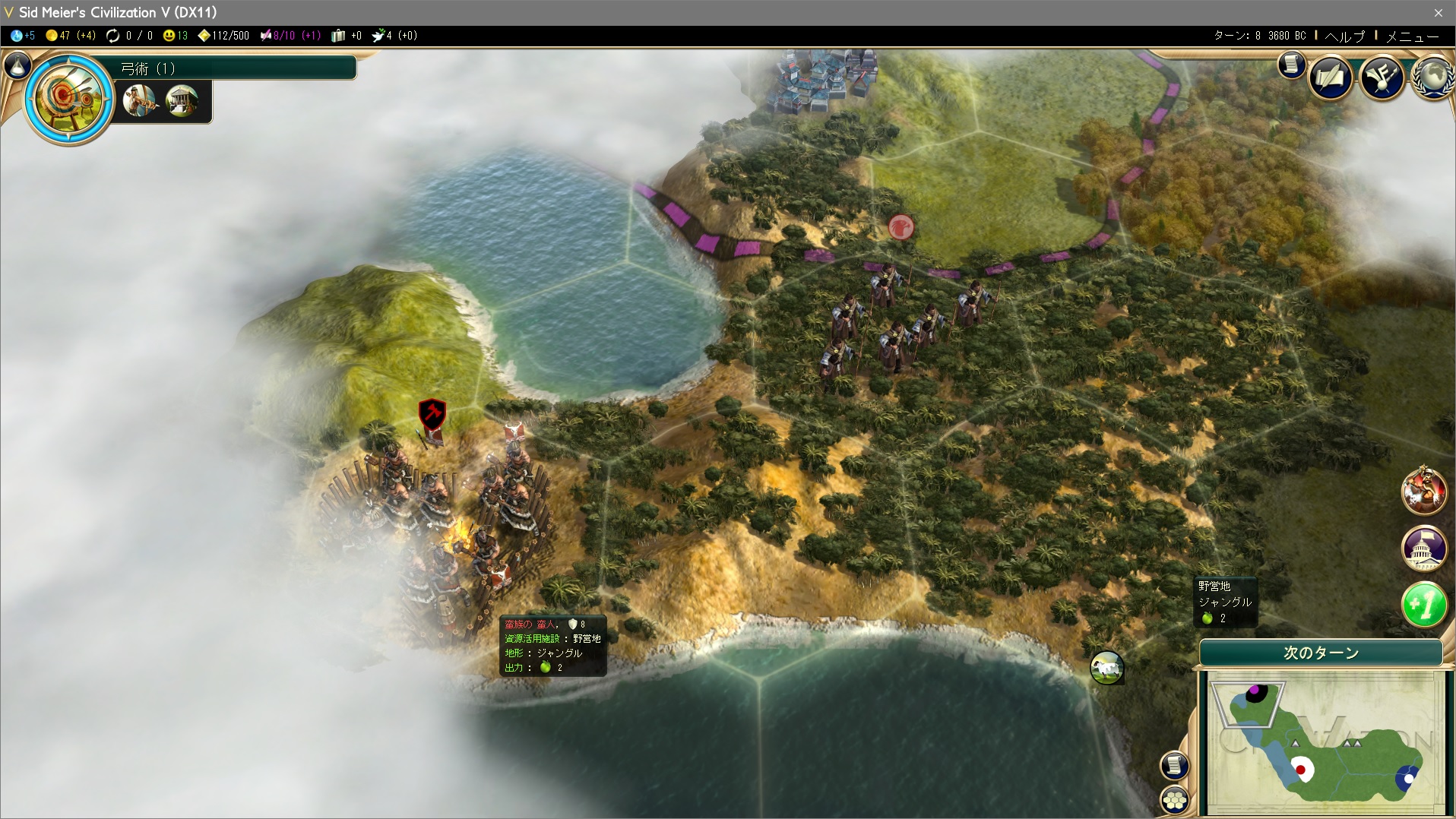Open the メニュー game menu
1456x819 pixels.
click(1412, 36)
